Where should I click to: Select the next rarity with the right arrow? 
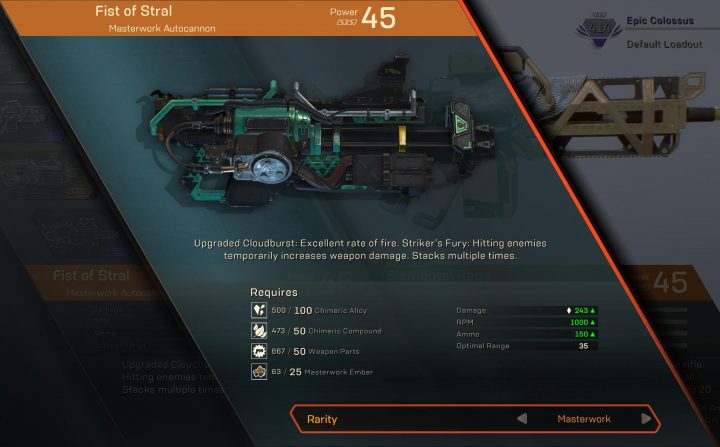(x=646, y=419)
